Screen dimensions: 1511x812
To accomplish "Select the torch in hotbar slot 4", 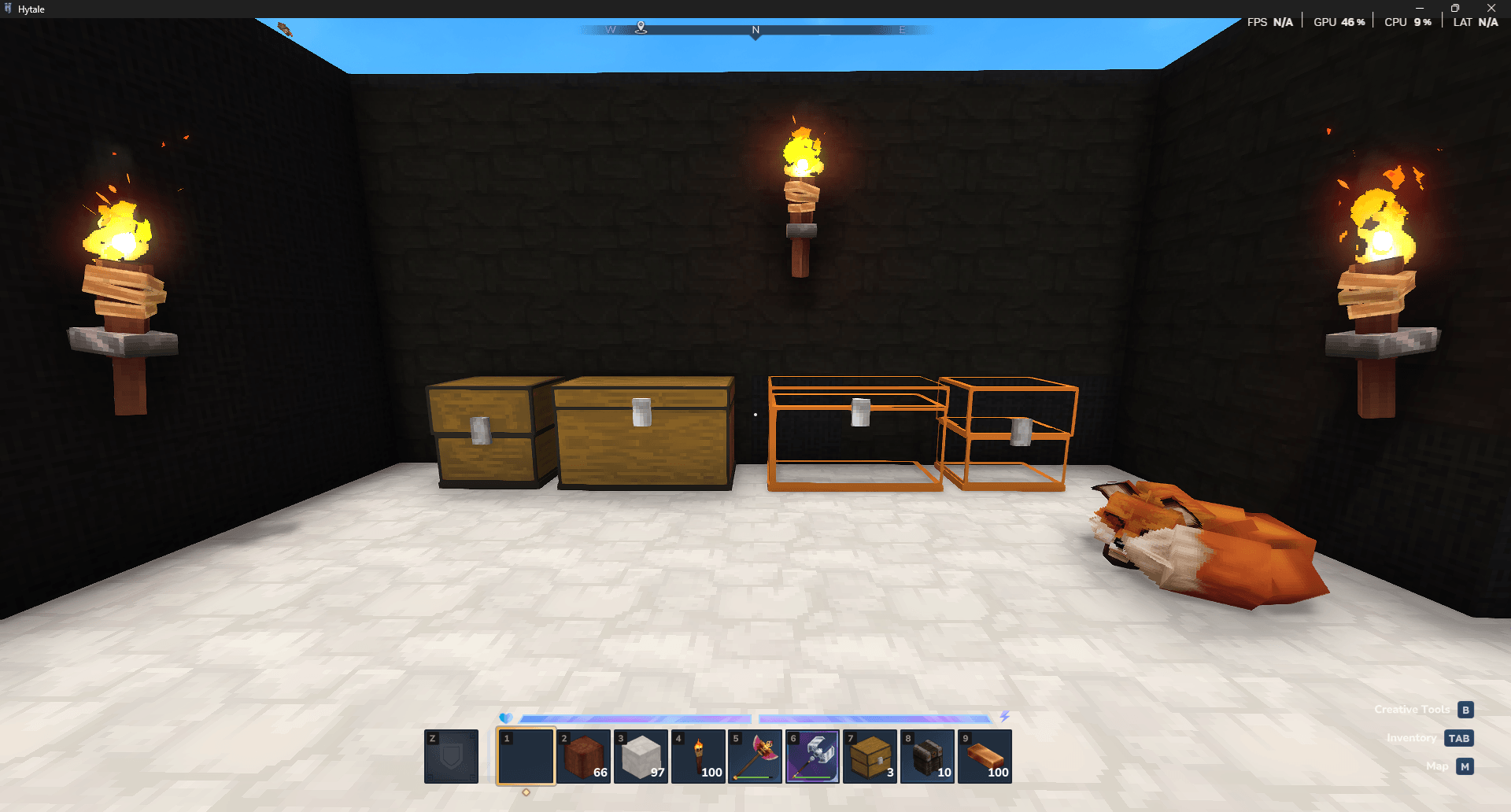I will 699,757.
